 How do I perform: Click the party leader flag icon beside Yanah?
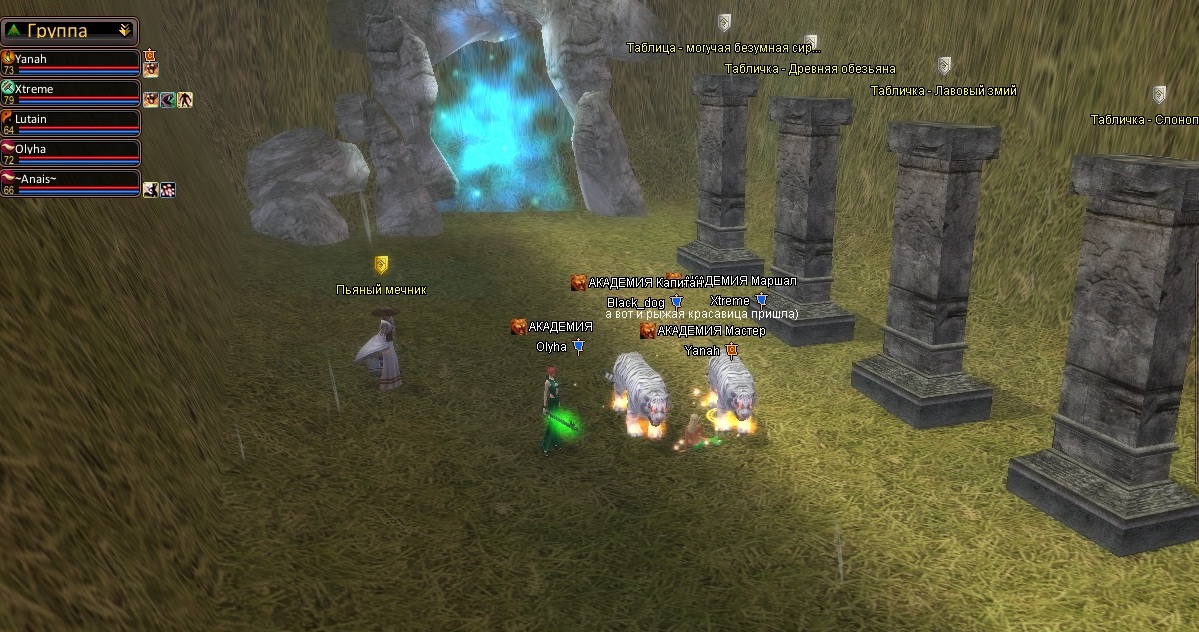[x=150, y=54]
